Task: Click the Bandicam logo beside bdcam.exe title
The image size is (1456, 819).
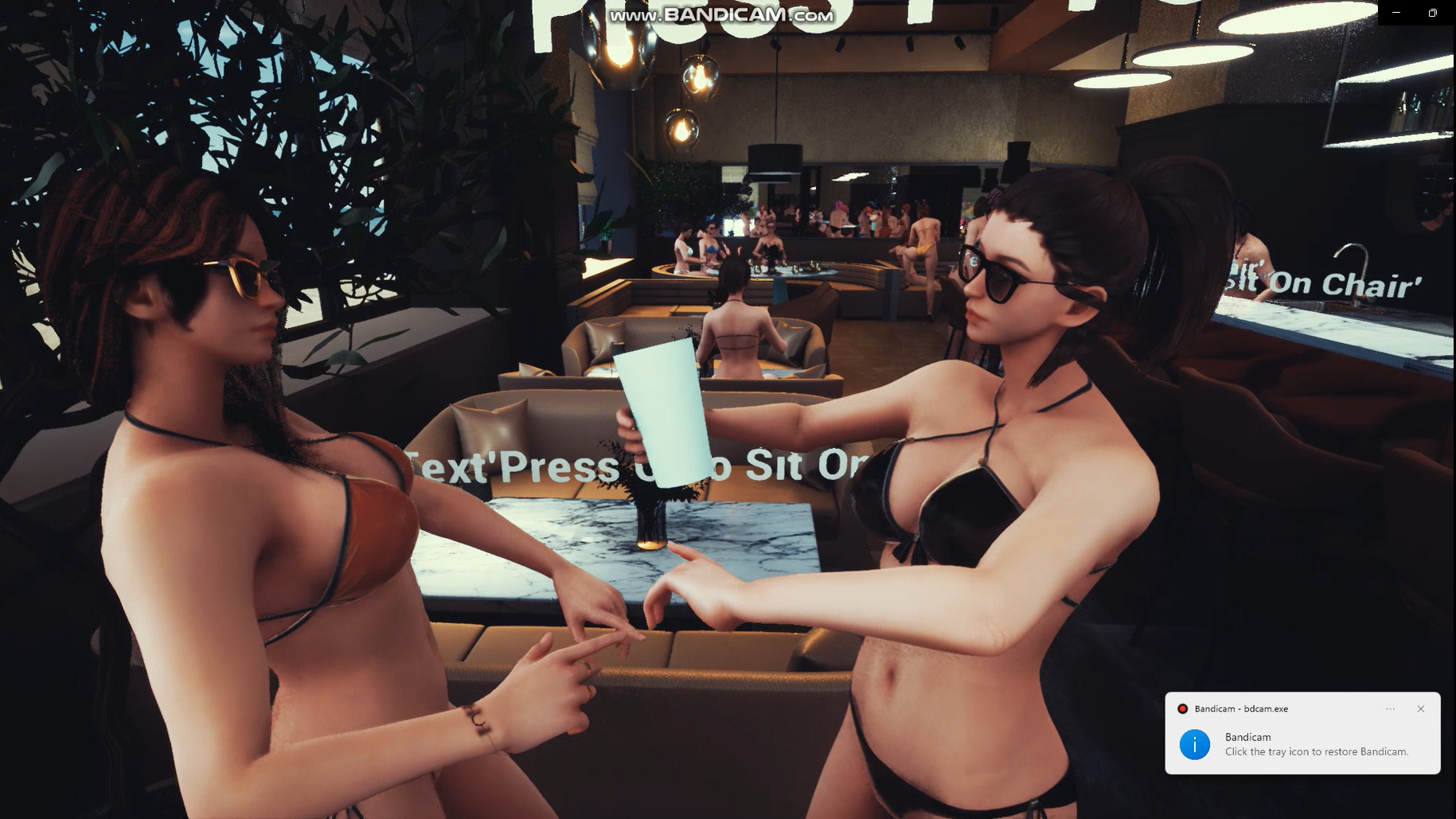Action: point(1184,708)
